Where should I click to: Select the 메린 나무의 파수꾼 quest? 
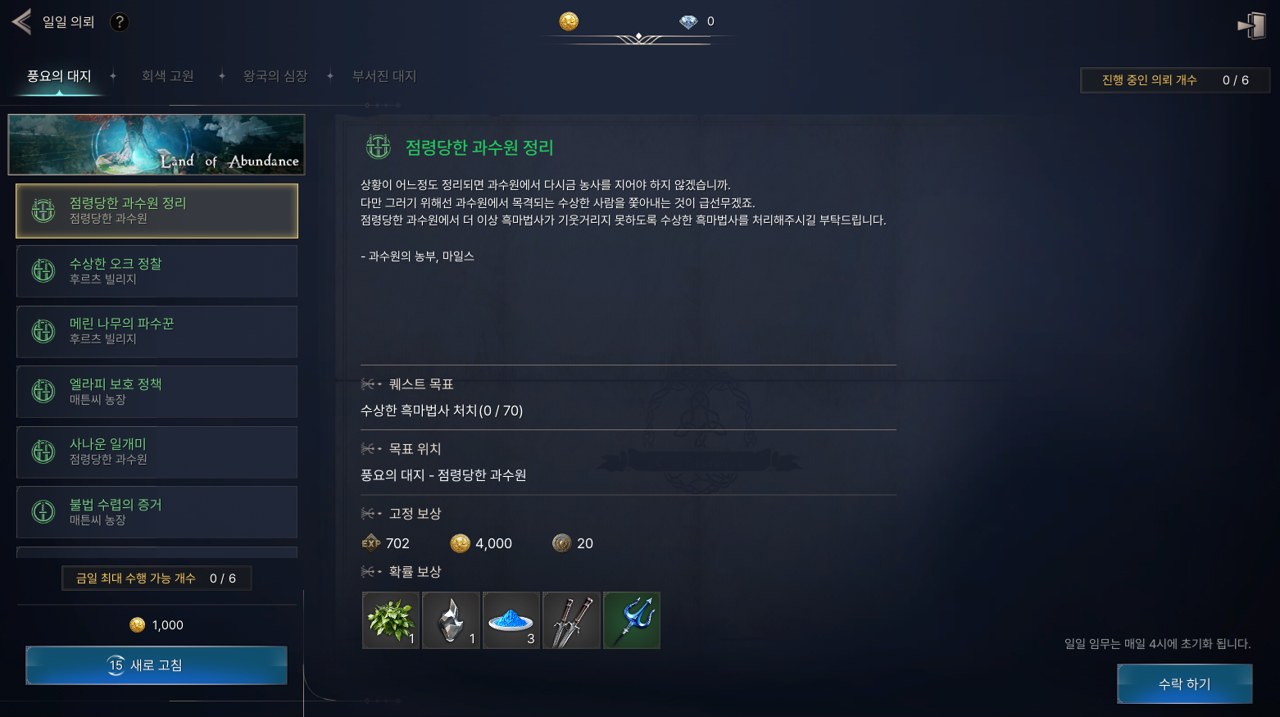click(x=157, y=331)
